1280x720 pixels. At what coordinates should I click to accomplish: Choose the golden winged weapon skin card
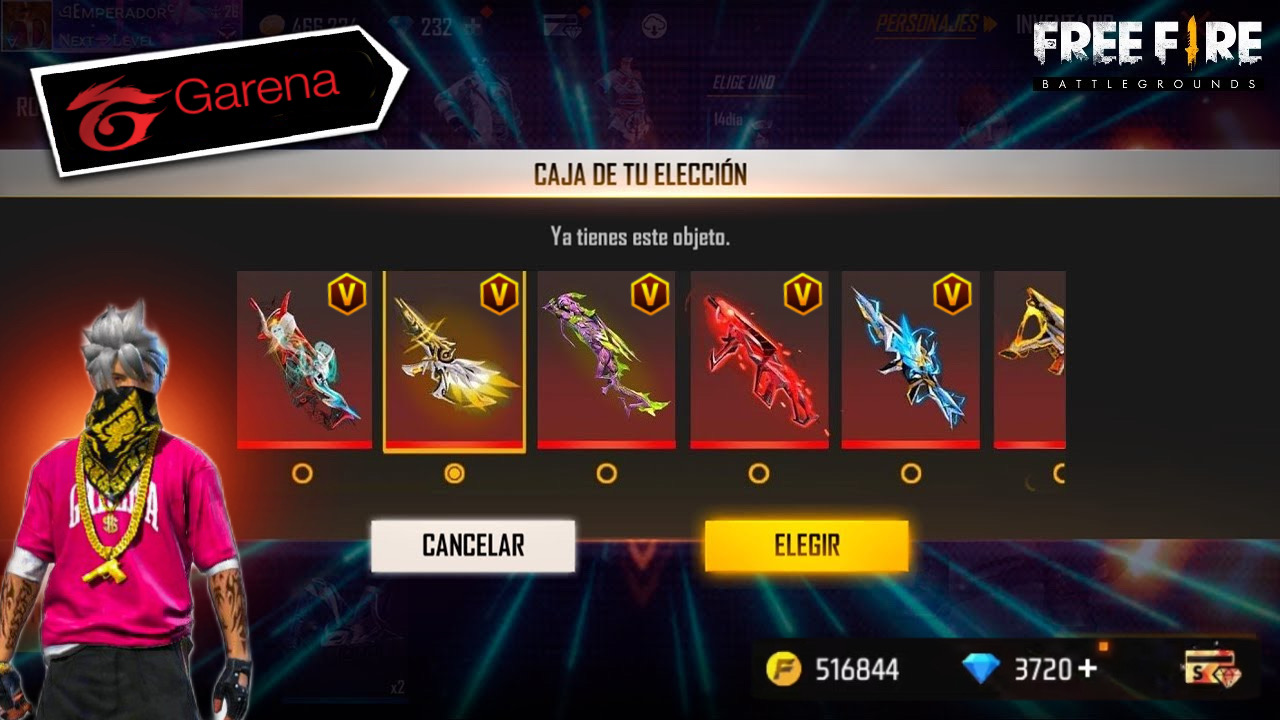pyautogui.click(x=454, y=360)
